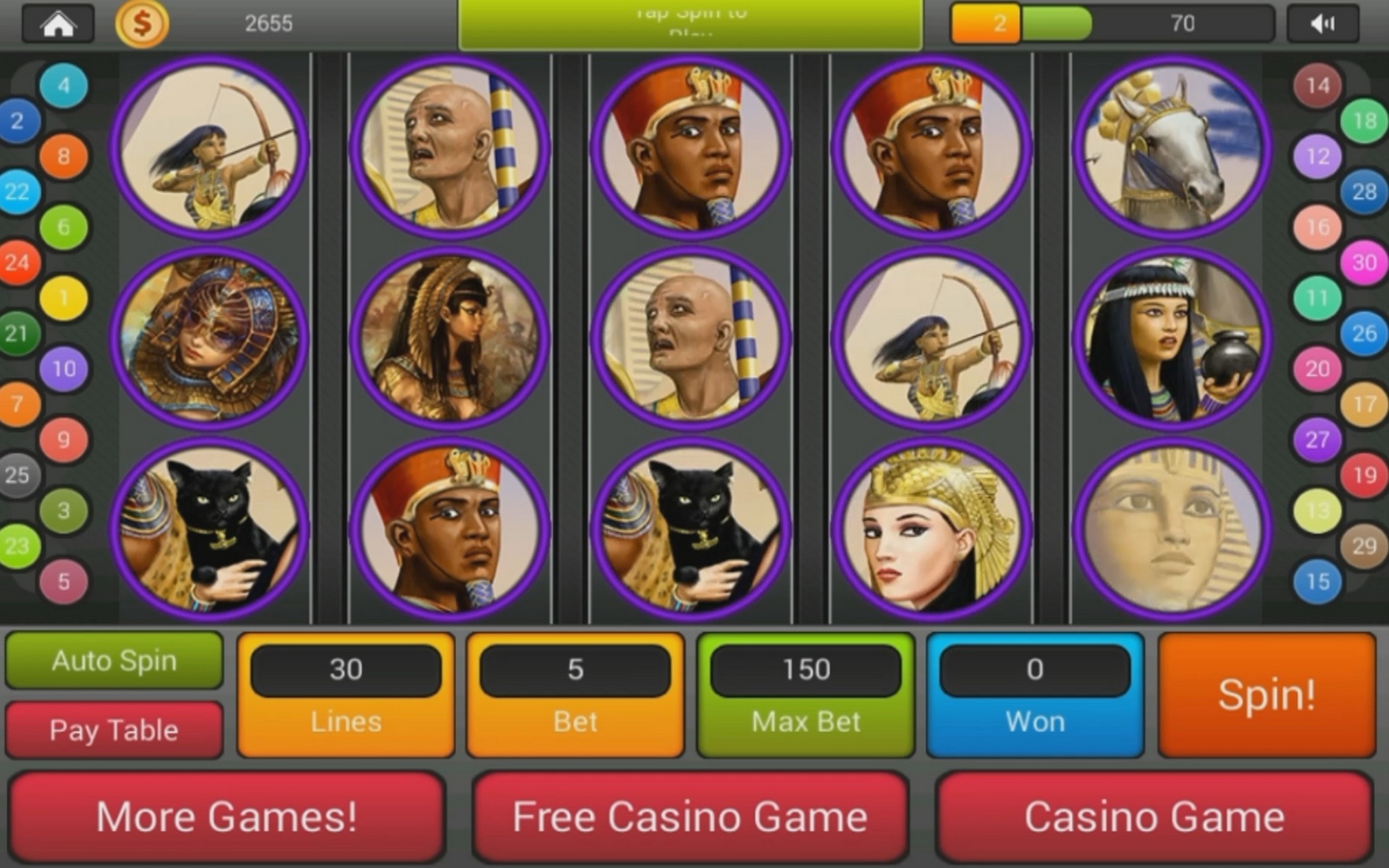Select payline number 4 bubble
This screenshot has width=1389, height=868.
(x=63, y=86)
